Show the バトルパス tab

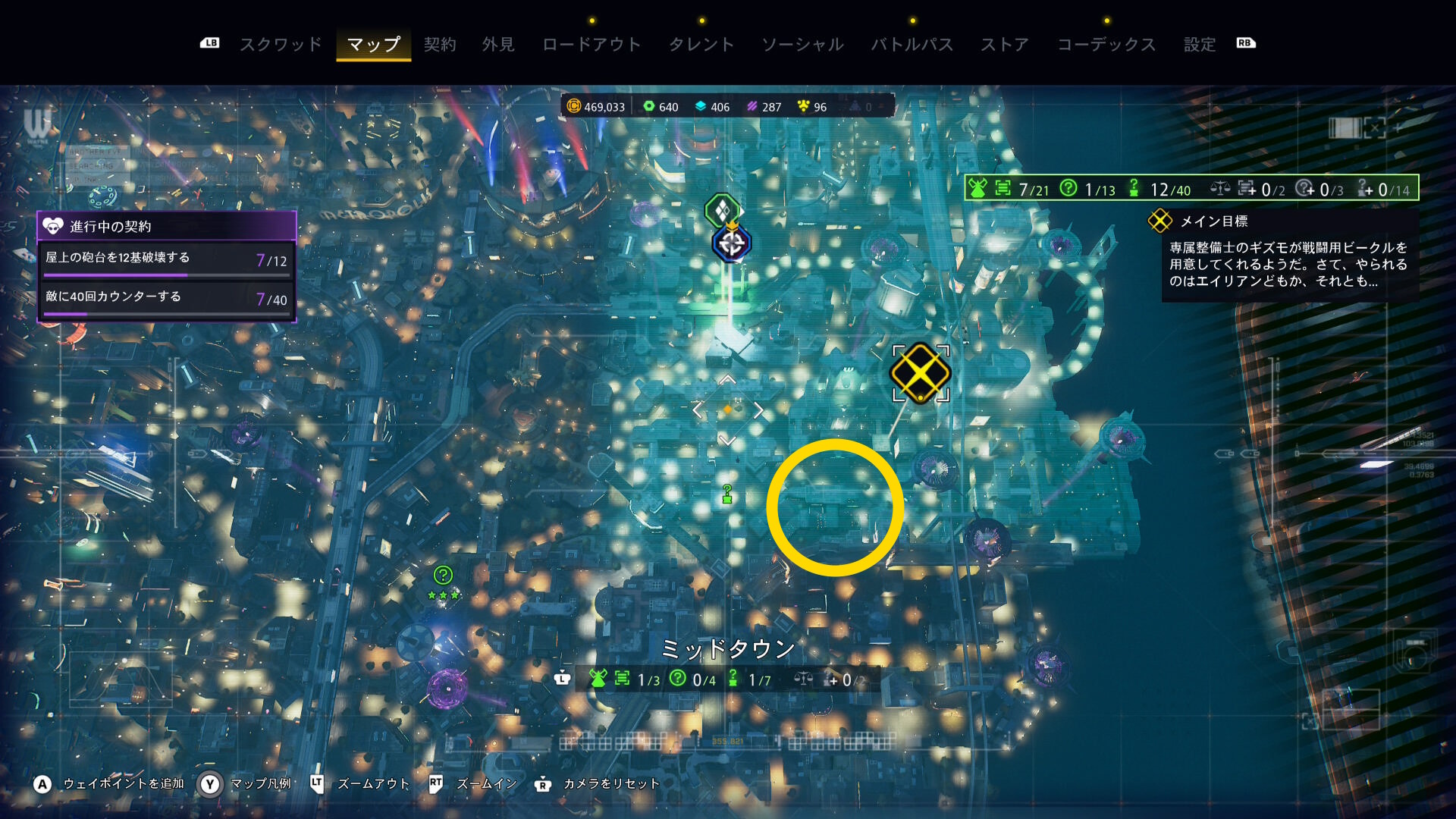[x=912, y=45]
